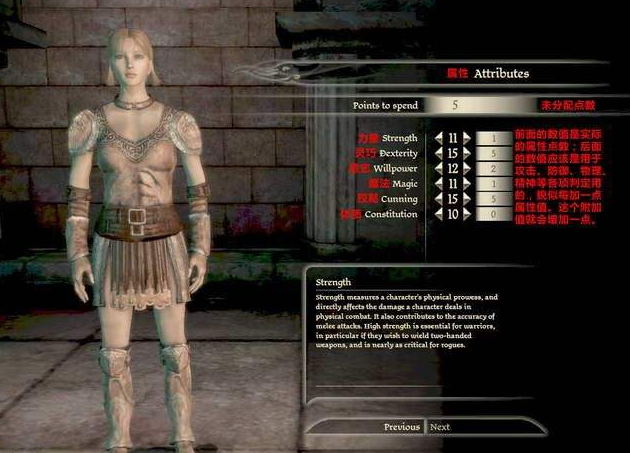Image resolution: width=630 pixels, height=453 pixels.
Task: Raise Cunning using its right arrow
Action: 467,199
